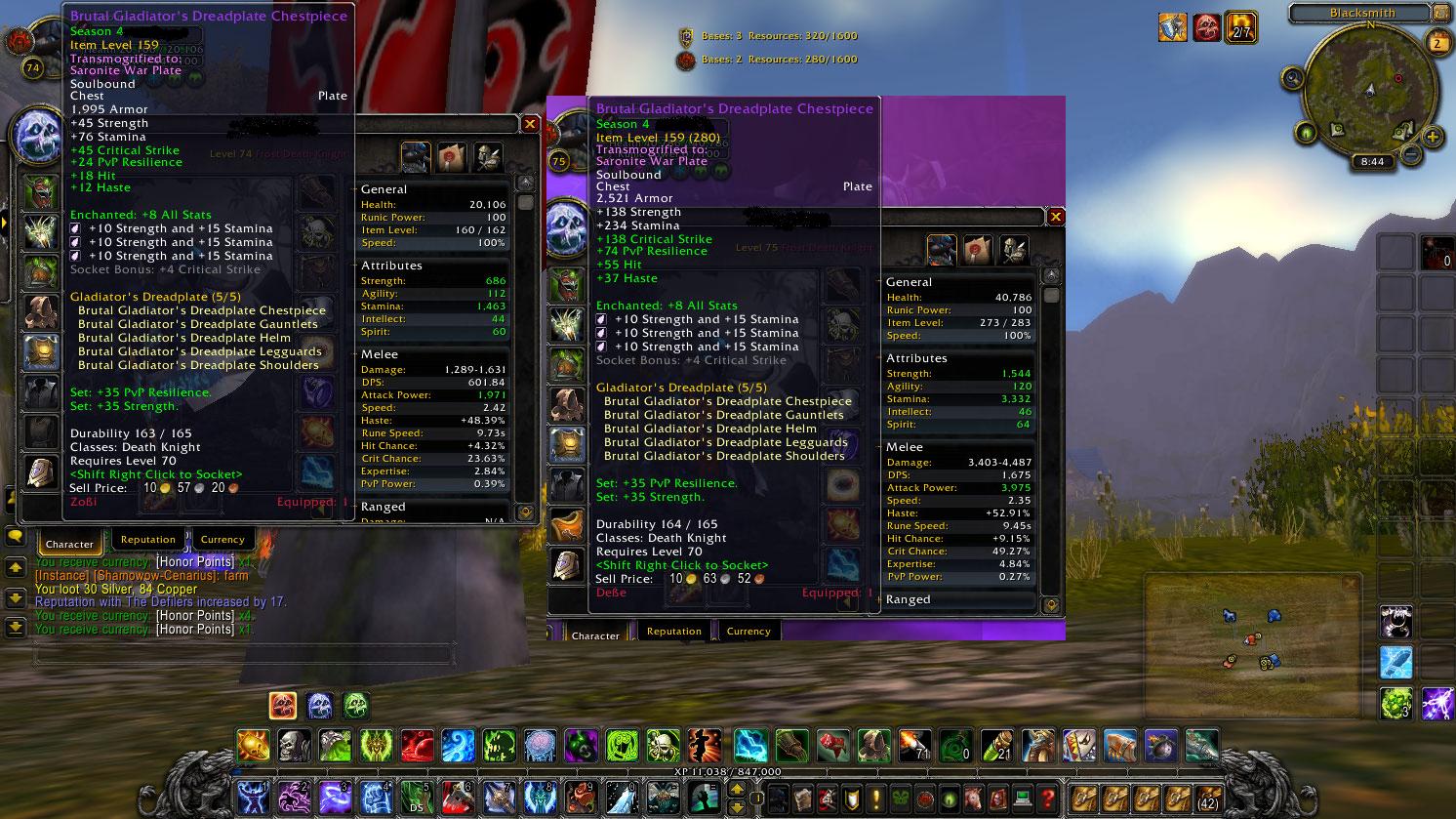Zoom in the minimap with the plus button
This screenshot has height=819, width=1456.
1432,137
